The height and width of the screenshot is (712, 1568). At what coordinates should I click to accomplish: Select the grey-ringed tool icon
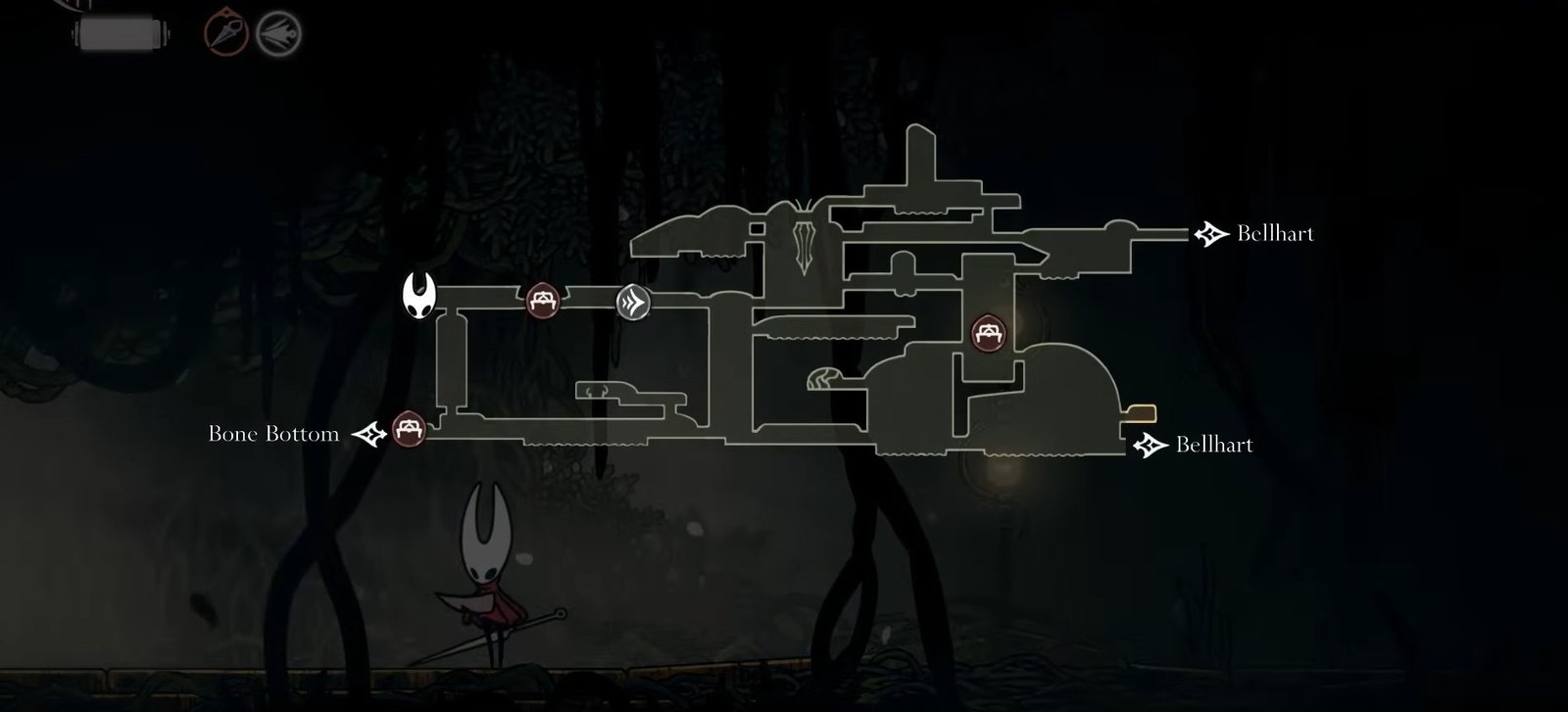click(x=278, y=35)
